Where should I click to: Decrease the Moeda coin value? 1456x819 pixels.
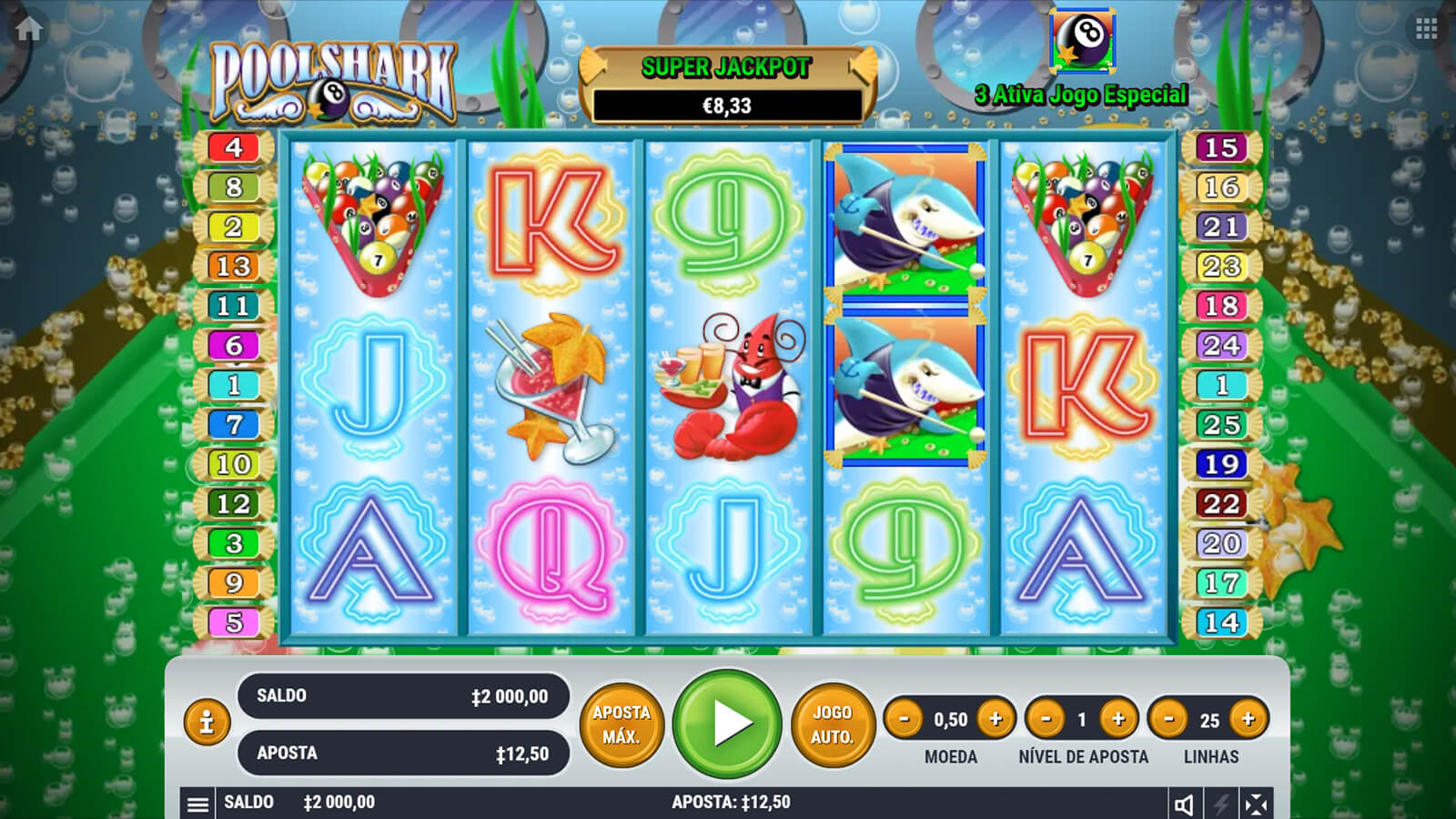click(904, 719)
